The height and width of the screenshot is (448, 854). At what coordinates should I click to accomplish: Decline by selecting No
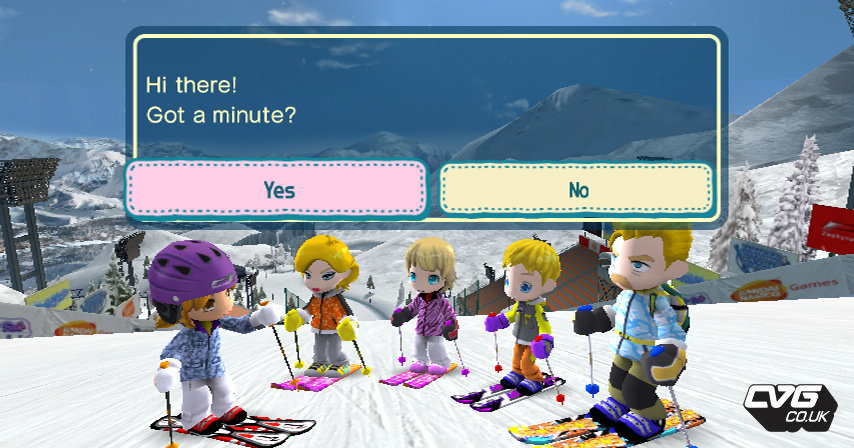[577, 189]
